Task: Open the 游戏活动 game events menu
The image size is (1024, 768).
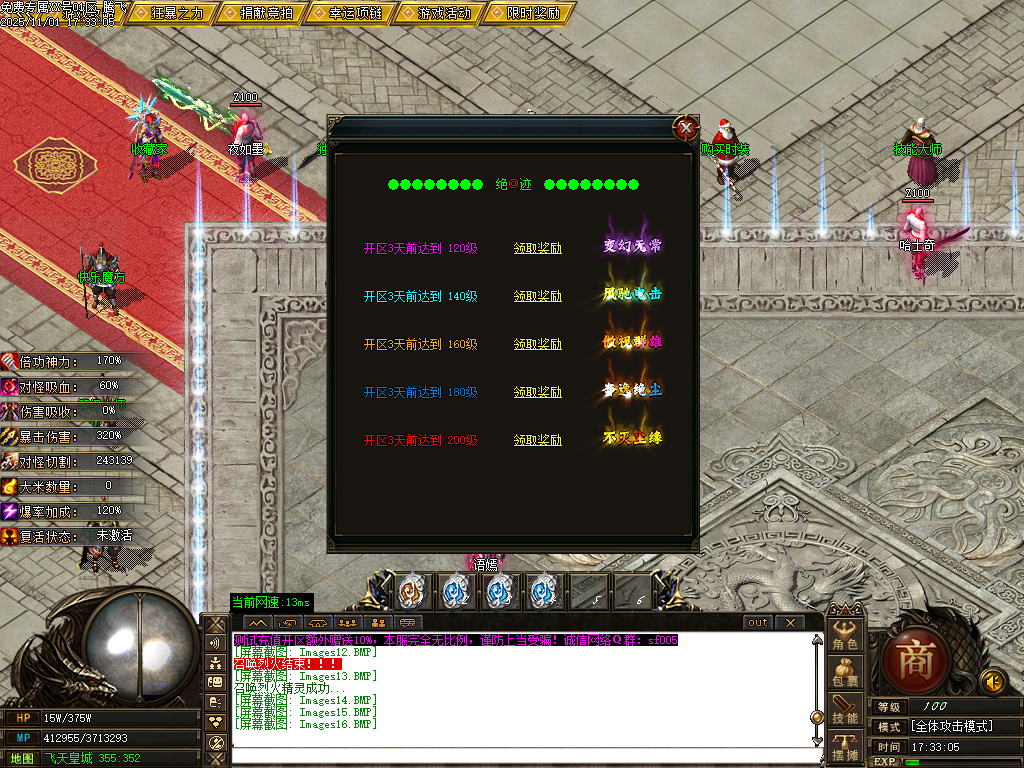Action: [438, 13]
